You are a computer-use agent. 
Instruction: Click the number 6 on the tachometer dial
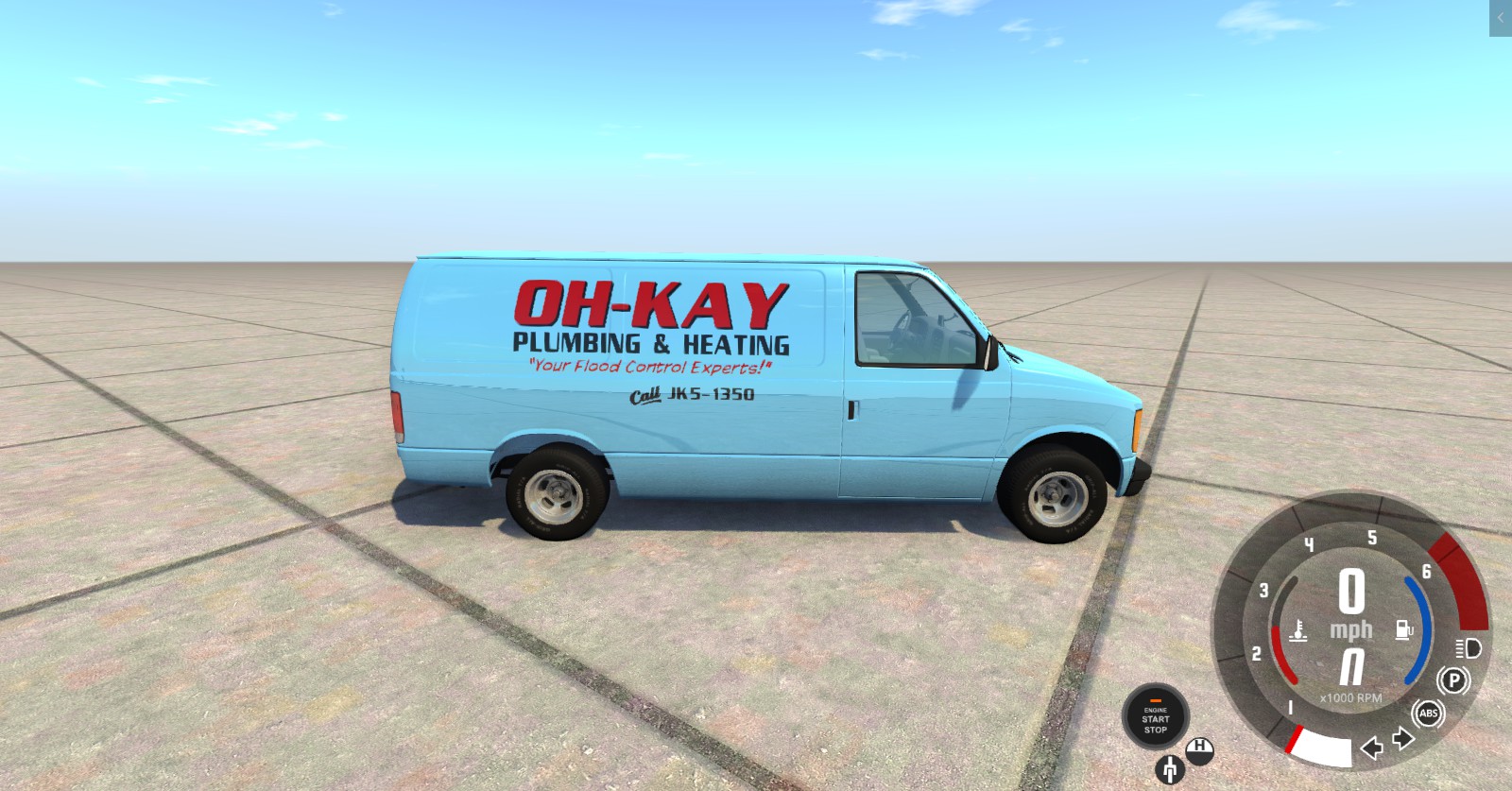(x=1427, y=572)
